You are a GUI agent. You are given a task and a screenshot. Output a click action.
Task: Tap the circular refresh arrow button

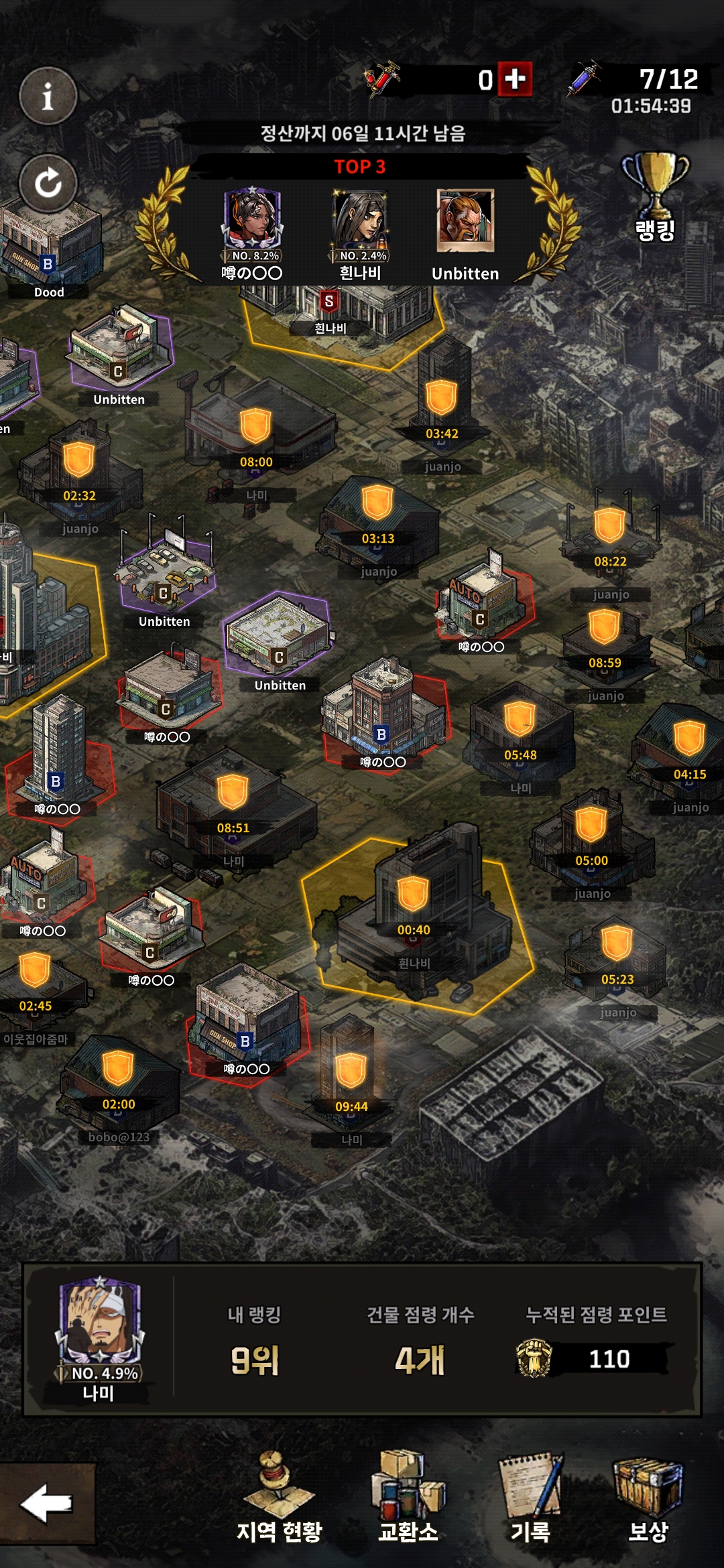48,183
